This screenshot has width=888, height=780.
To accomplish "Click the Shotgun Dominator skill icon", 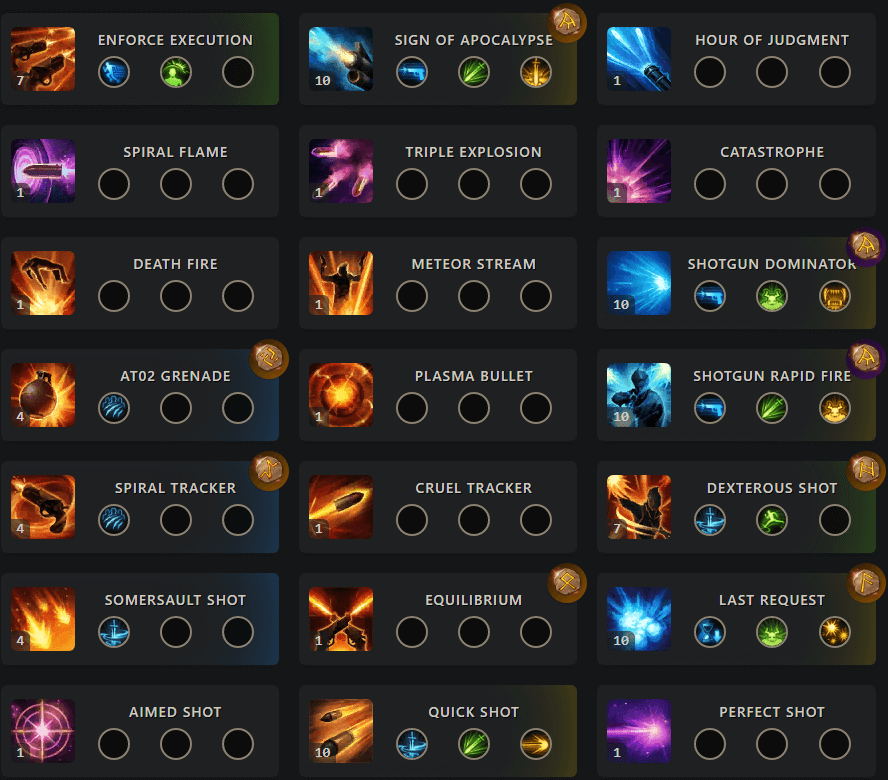I will click(x=639, y=283).
